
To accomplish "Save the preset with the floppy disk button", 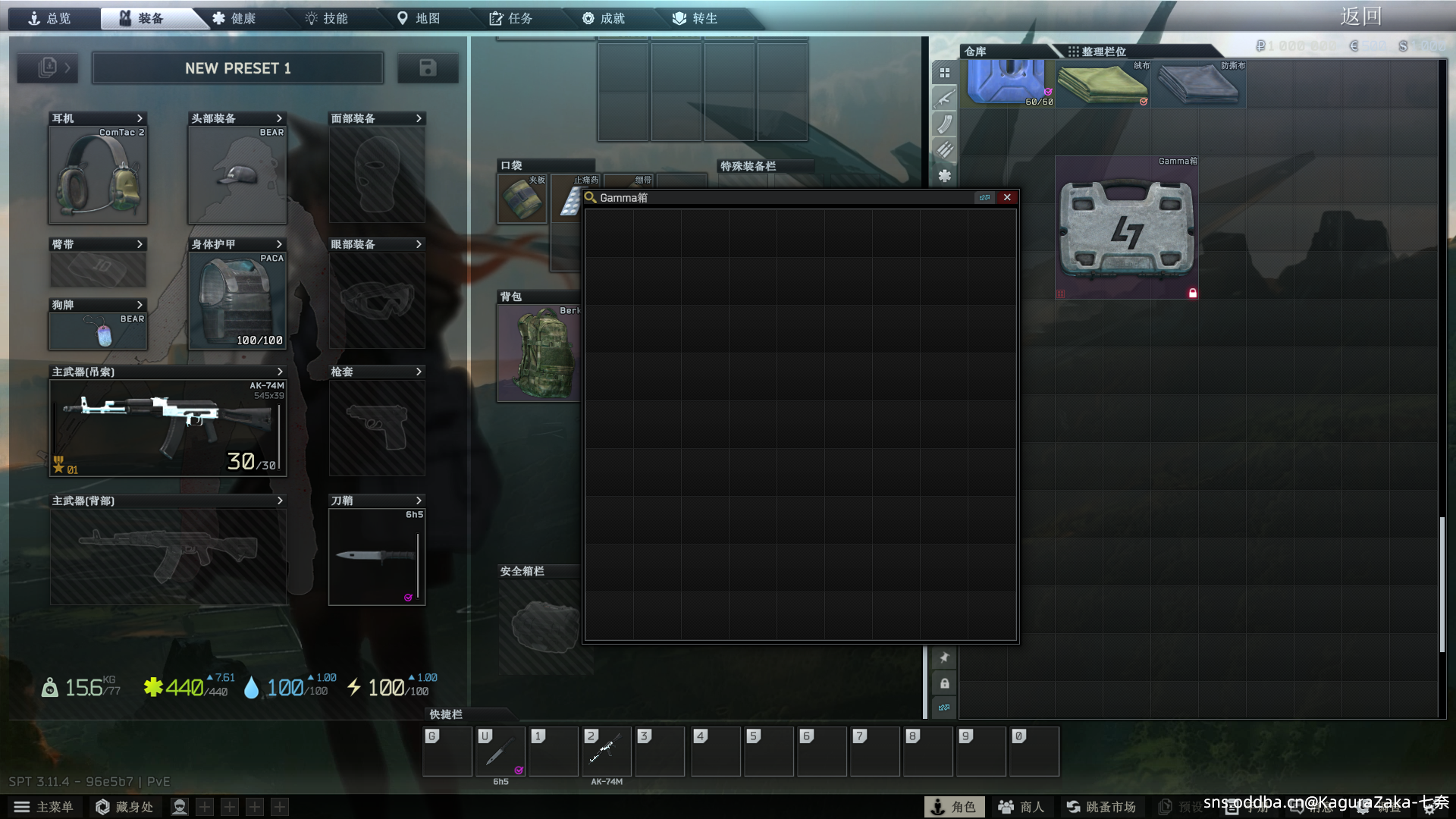I will (428, 67).
